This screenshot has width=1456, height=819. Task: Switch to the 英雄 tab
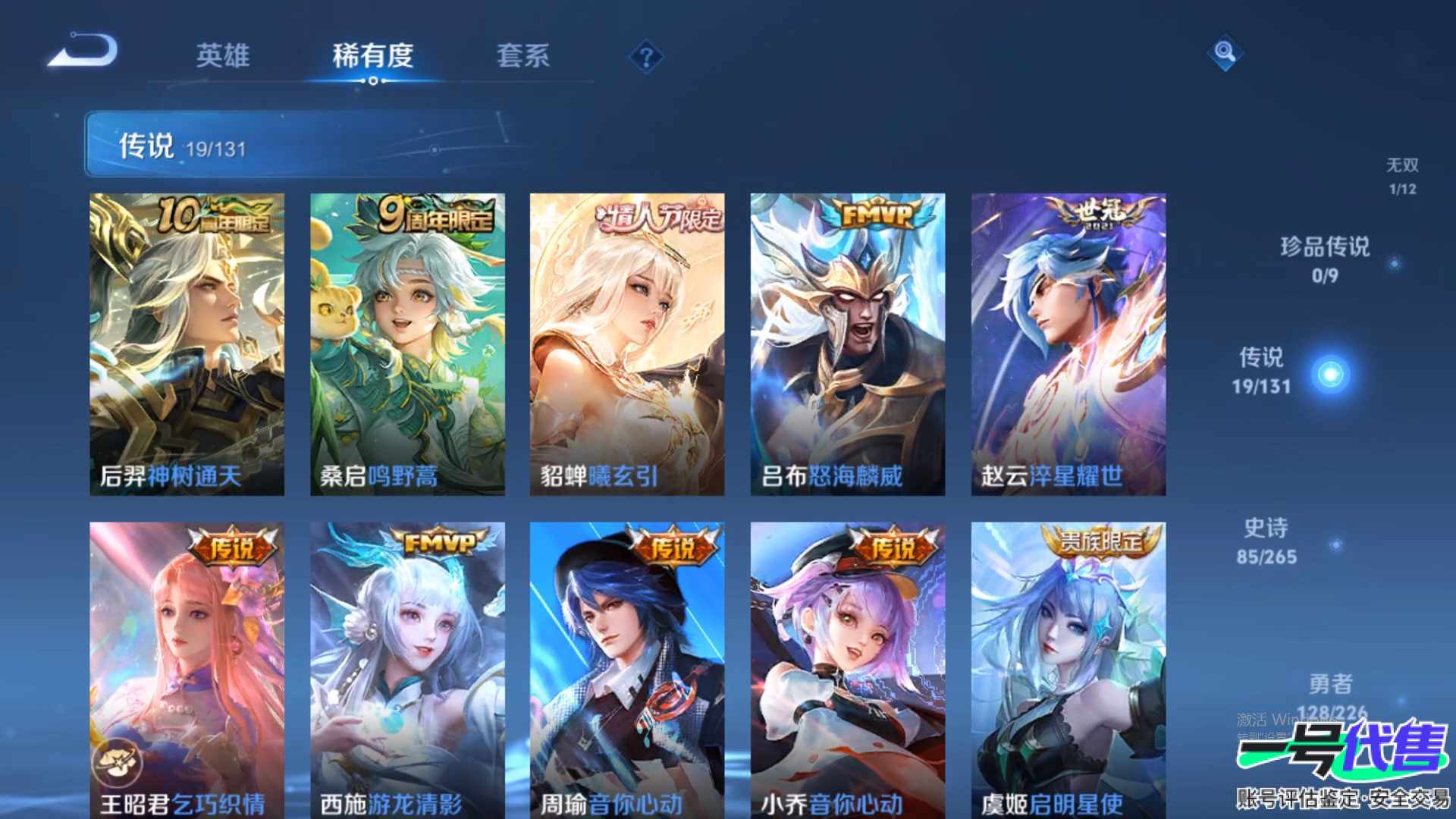tap(222, 55)
